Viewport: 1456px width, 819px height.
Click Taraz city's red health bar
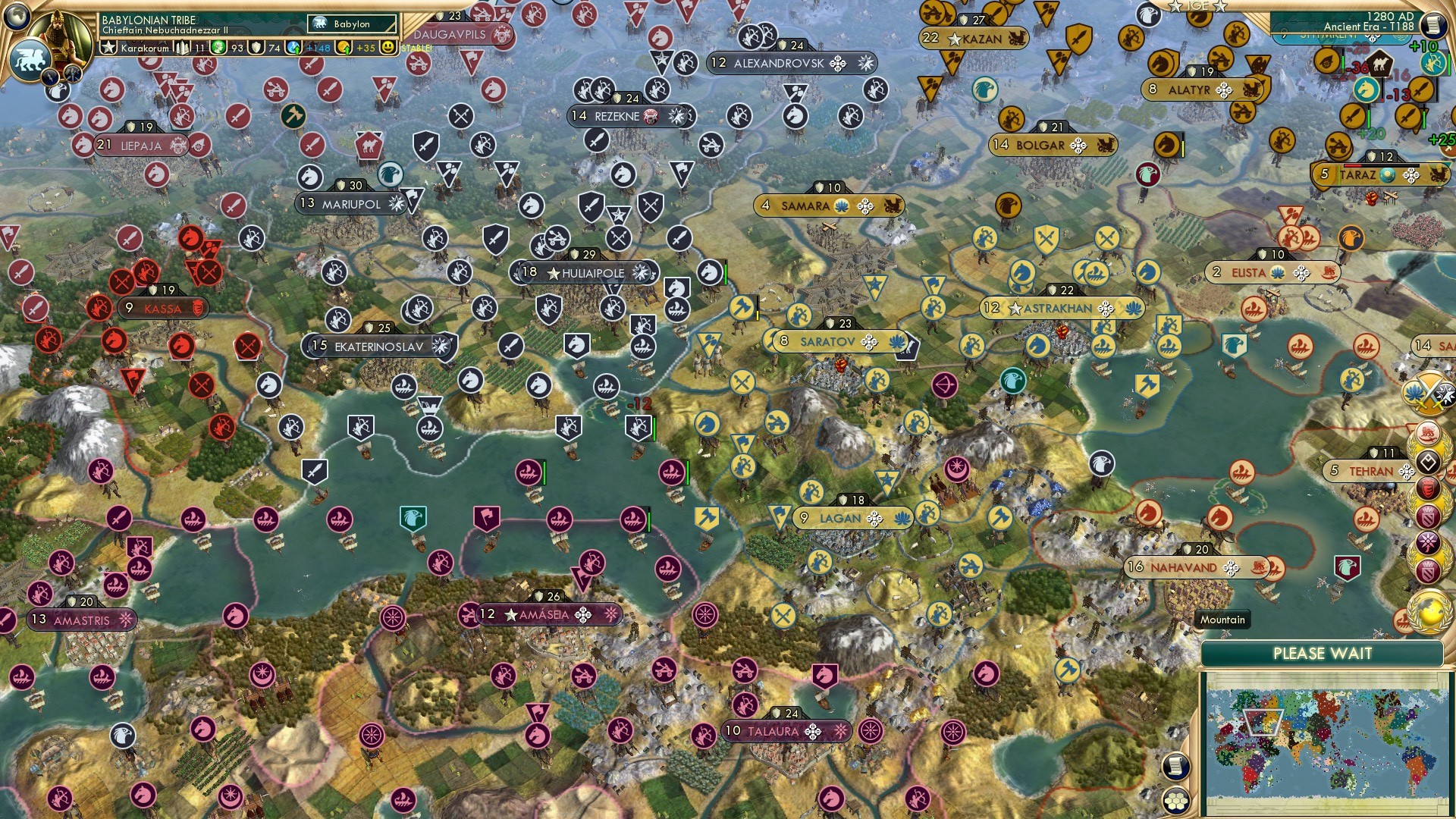[x=1352, y=165]
